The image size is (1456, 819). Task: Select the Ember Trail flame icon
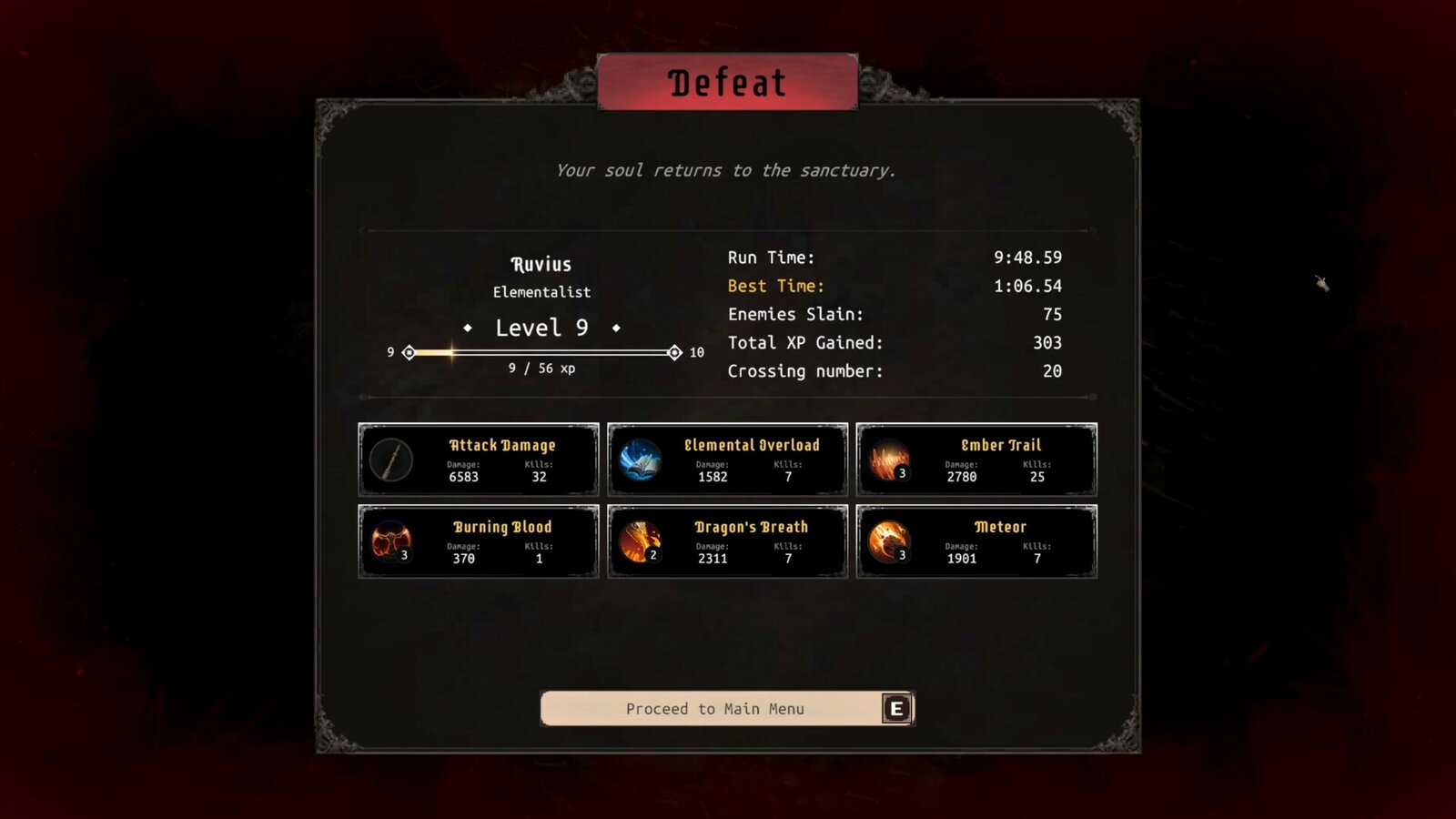click(x=887, y=459)
